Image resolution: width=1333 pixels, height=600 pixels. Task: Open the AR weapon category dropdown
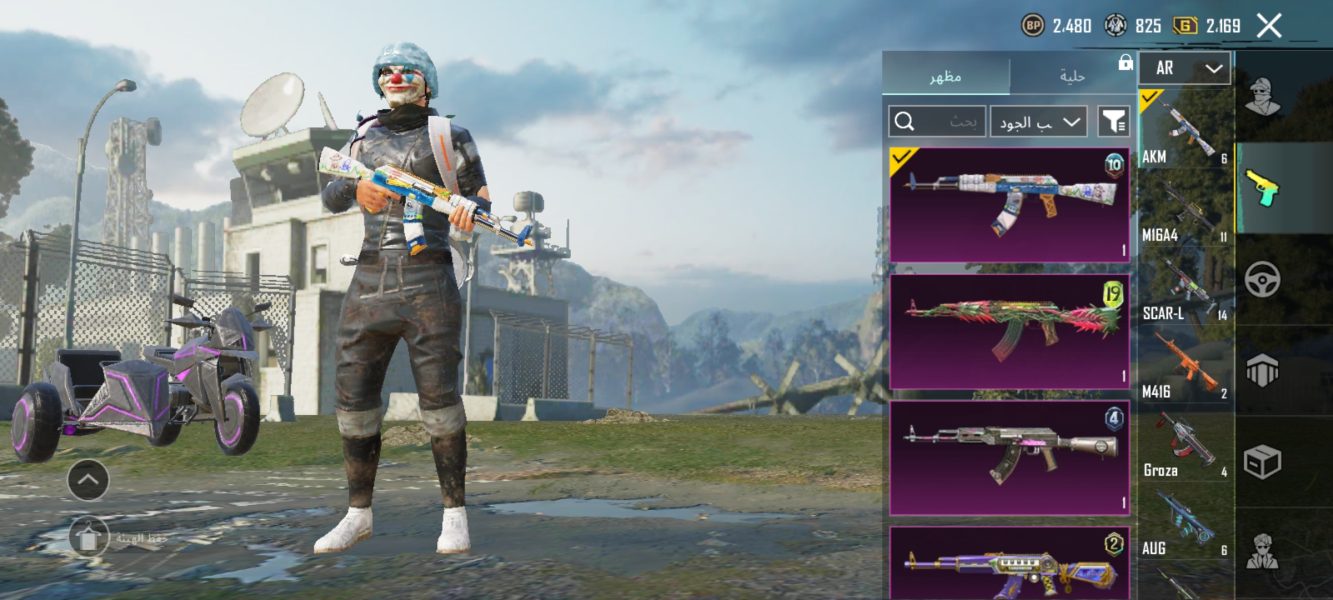1185,68
